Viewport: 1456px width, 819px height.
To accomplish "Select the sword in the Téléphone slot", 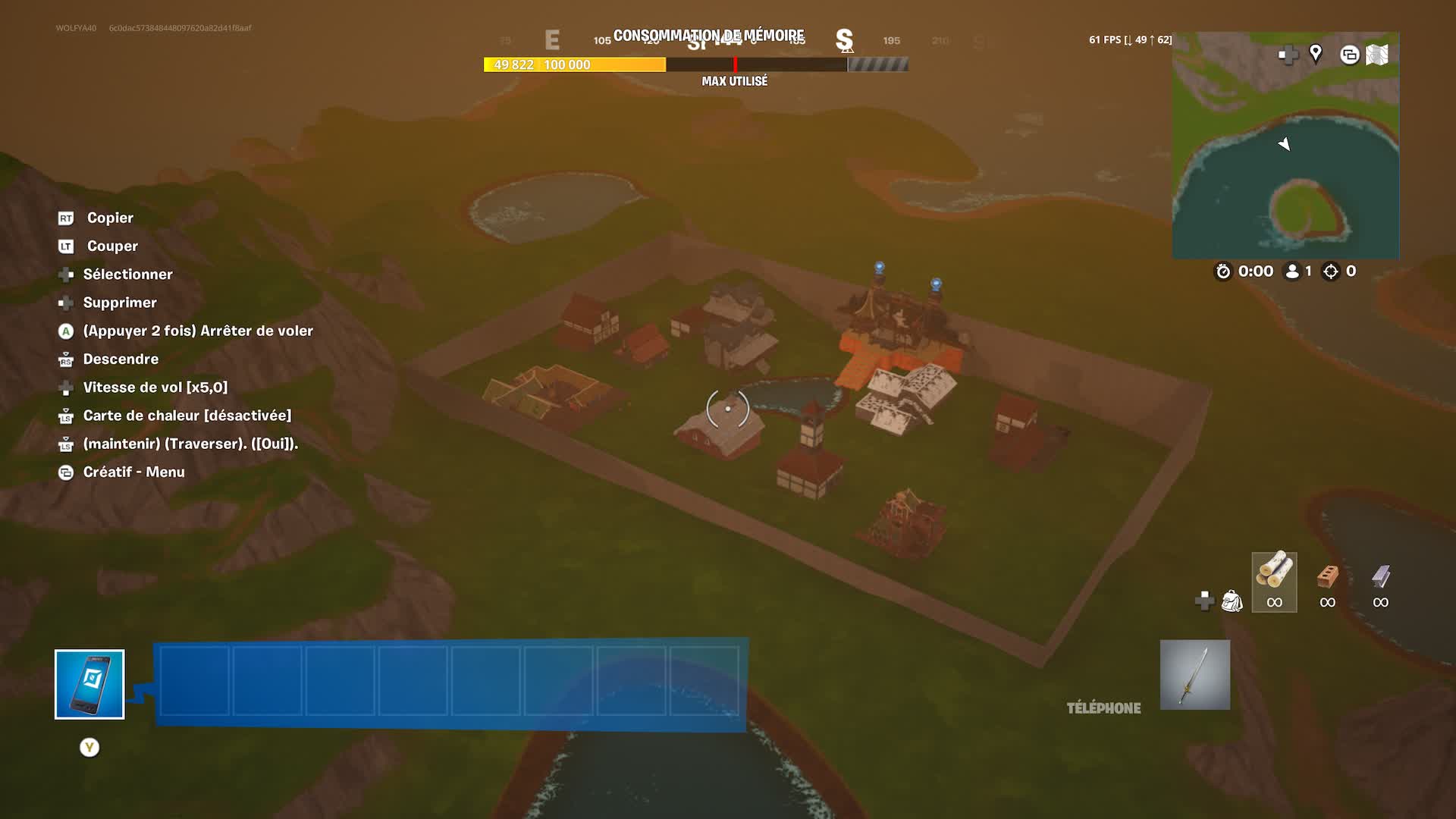I will click(x=1194, y=675).
